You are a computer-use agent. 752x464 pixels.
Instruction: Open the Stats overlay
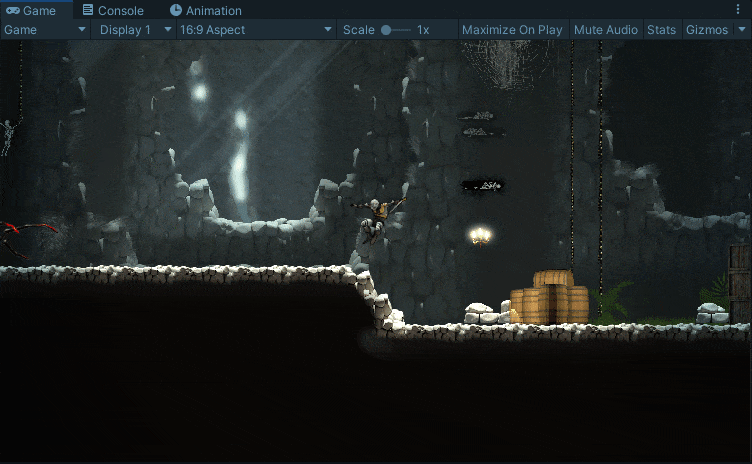point(661,30)
